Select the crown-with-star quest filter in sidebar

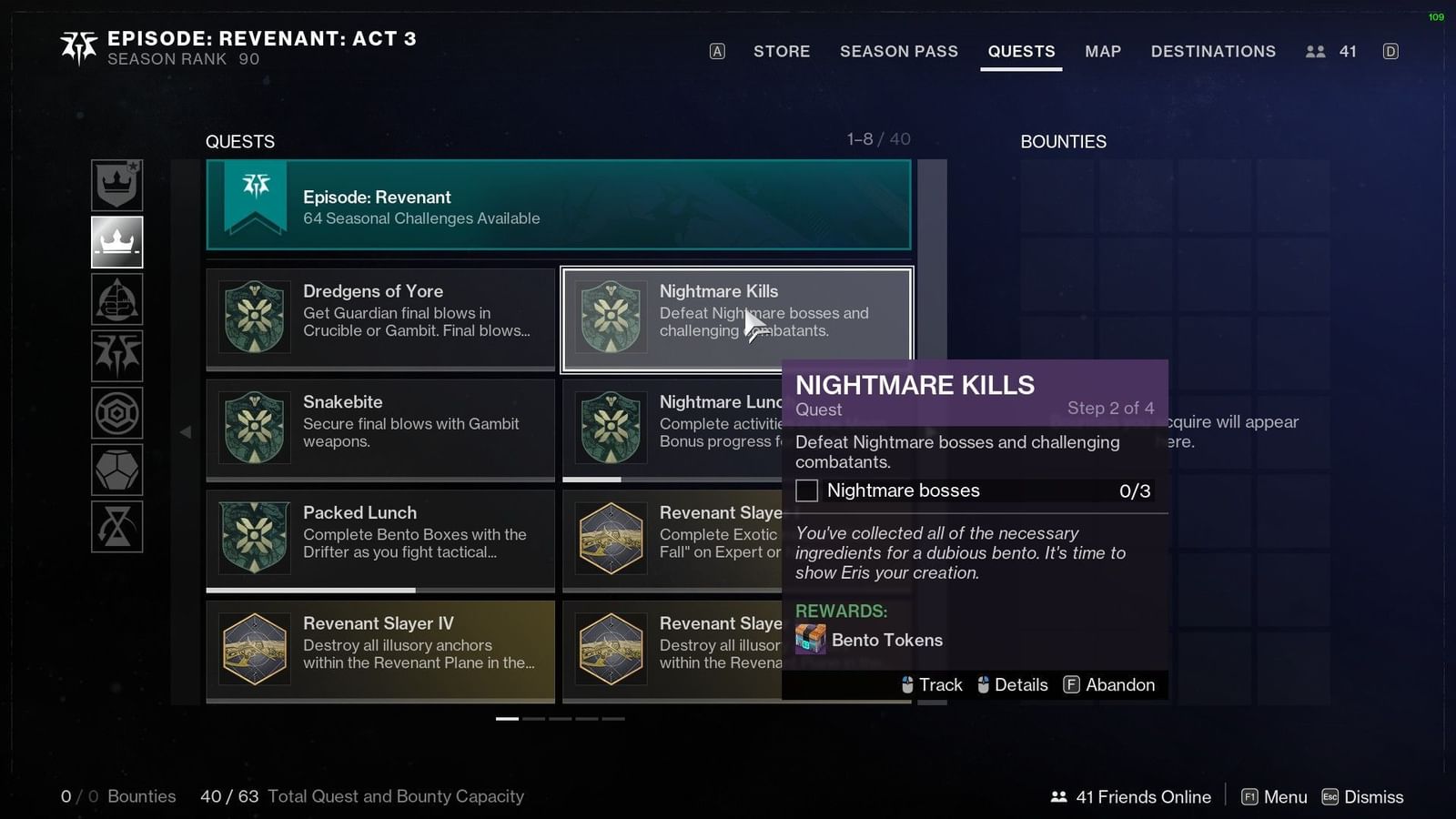116,185
